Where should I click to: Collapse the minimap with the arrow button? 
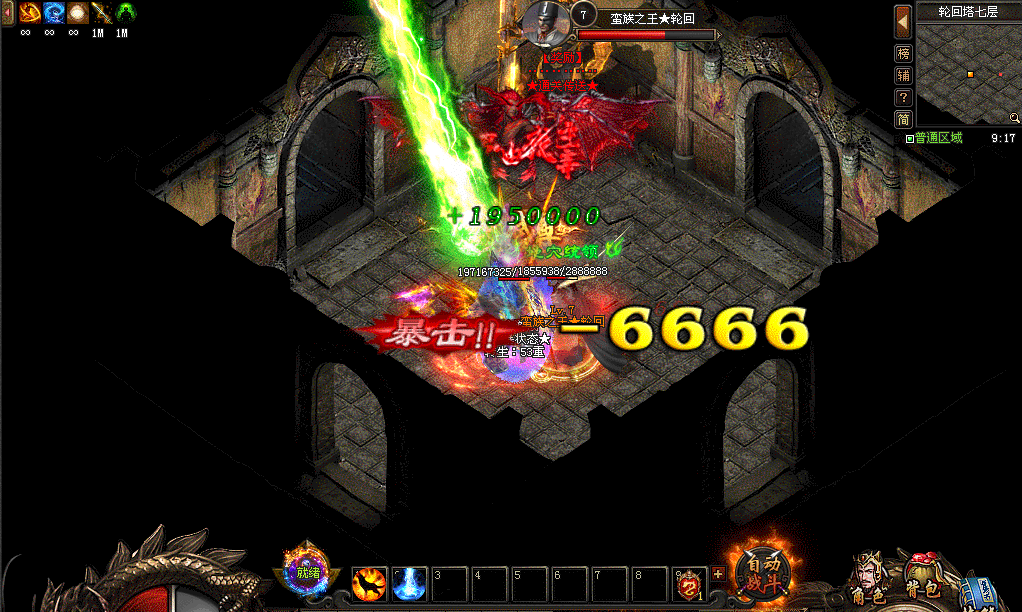click(x=903, y=19)
